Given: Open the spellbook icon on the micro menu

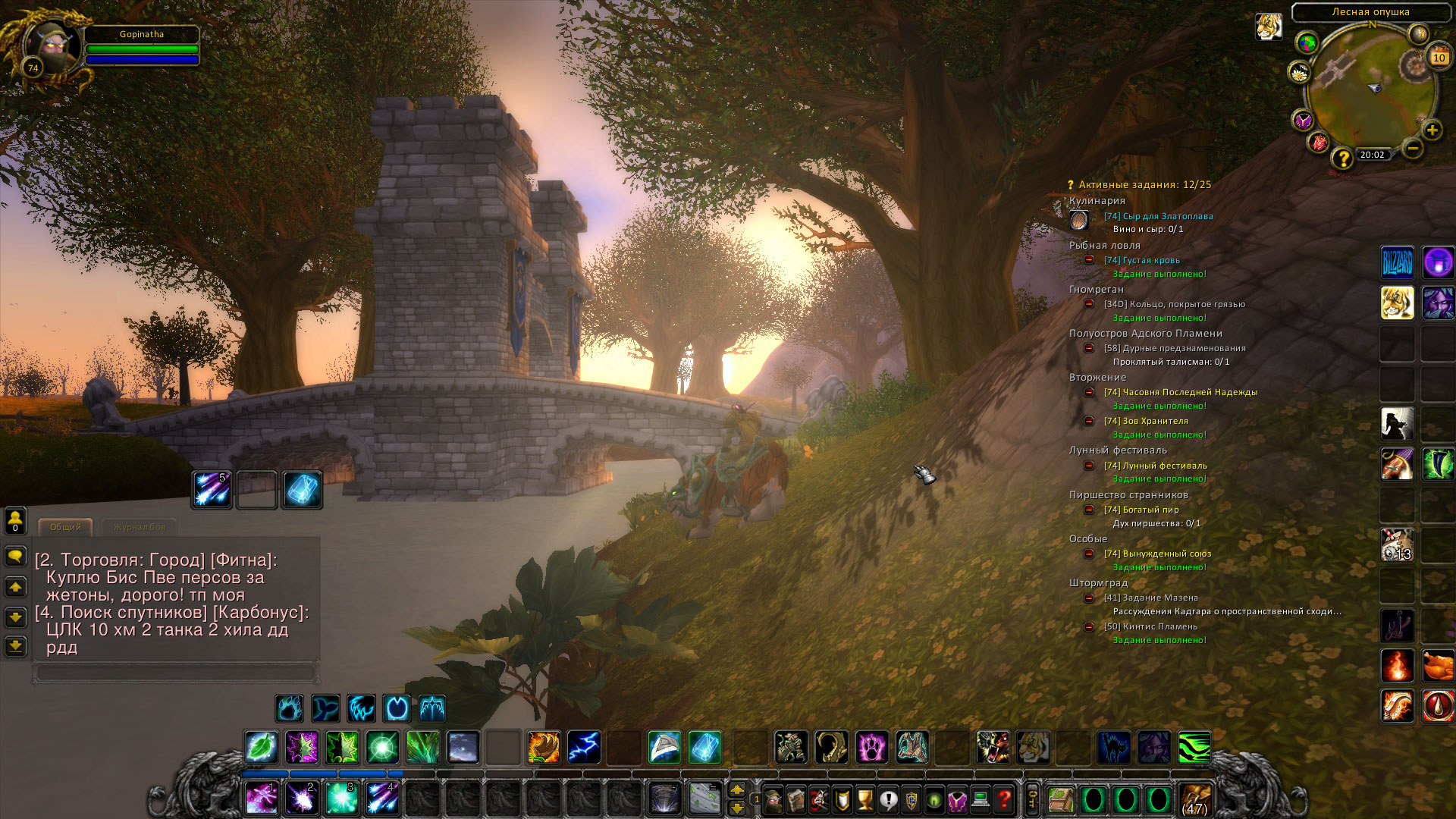Looking at the screenshot, I should pyautogui.click(x=795, y=800).
